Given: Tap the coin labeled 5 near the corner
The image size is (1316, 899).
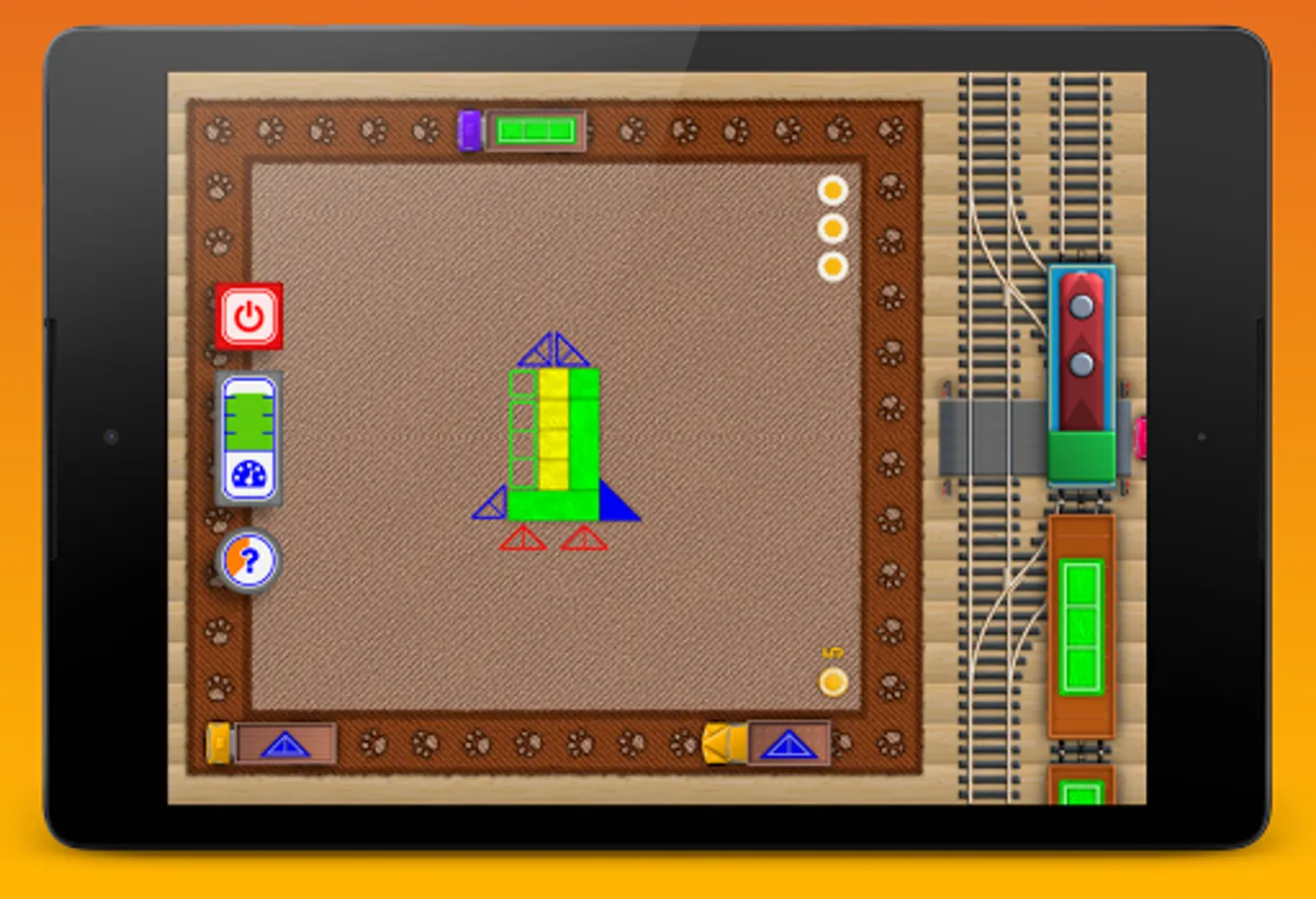Looking at the screenshot, I should 831,680.
